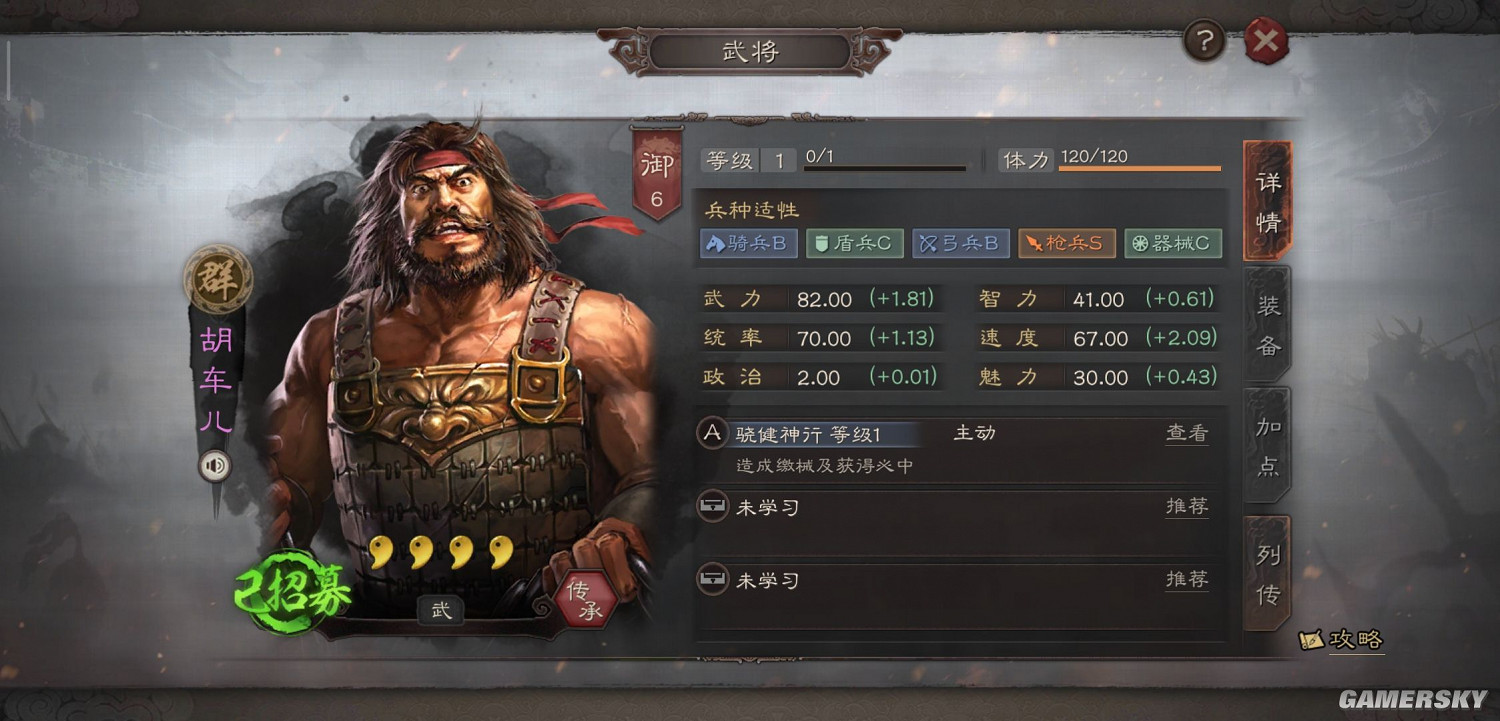Click the 推荐 recommendation link

(x=1186, y=508)
